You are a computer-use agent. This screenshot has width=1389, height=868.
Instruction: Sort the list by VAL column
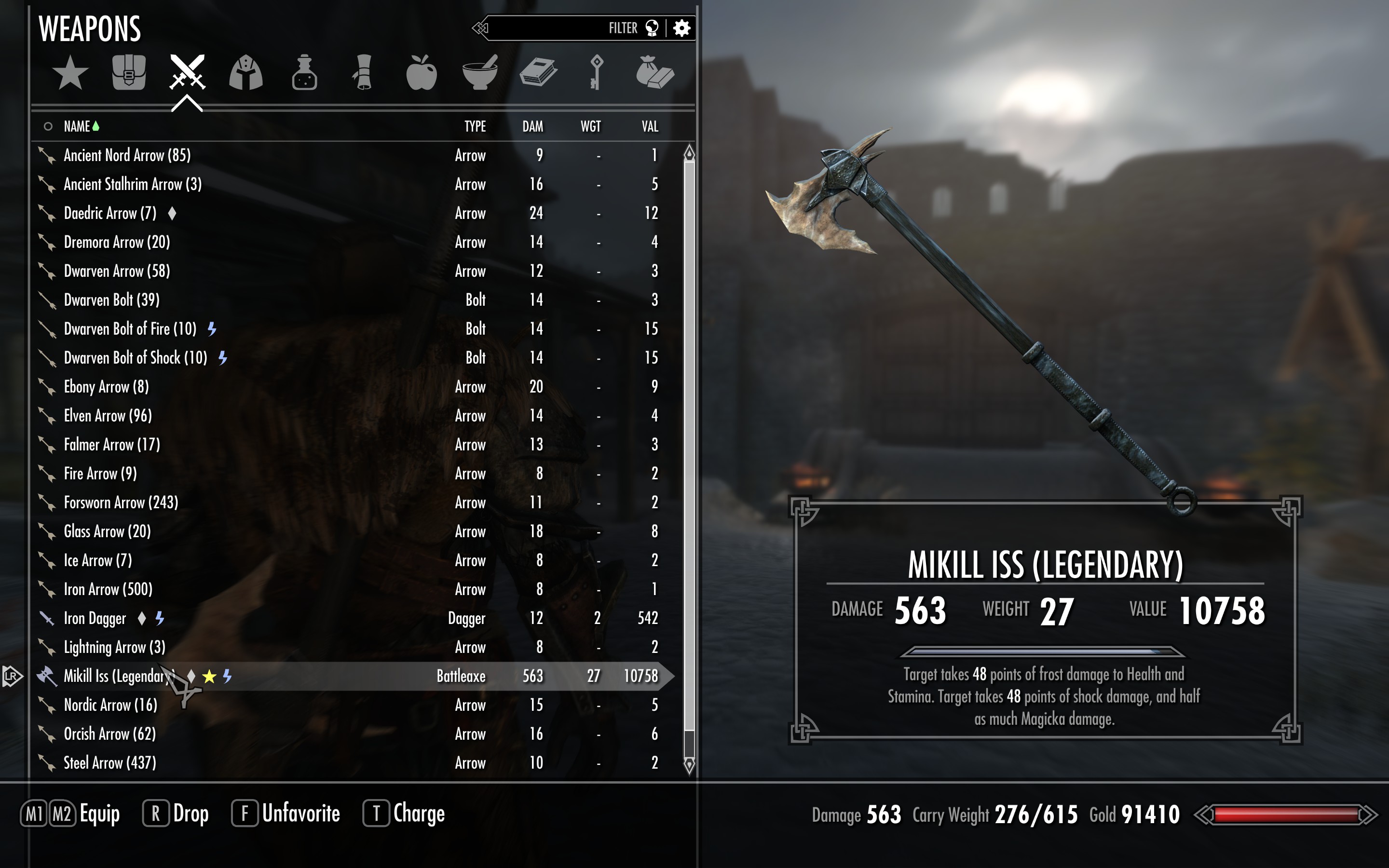coord(650,126)
